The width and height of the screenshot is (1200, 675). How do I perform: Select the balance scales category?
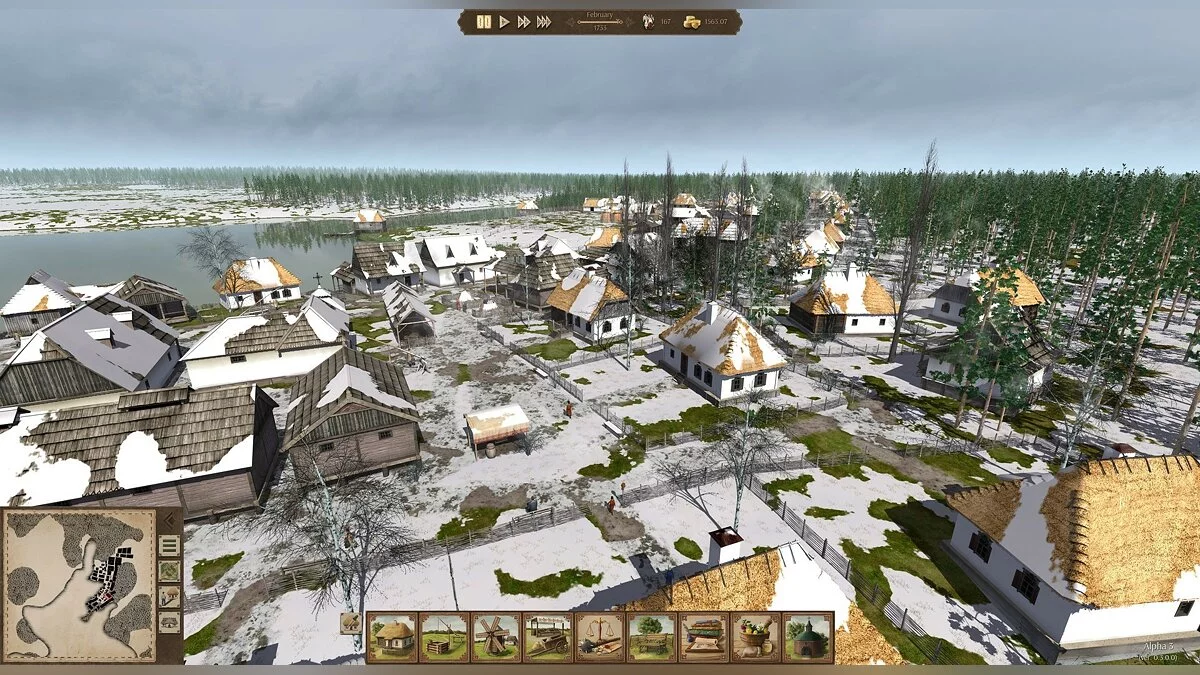tap(600, 637)
